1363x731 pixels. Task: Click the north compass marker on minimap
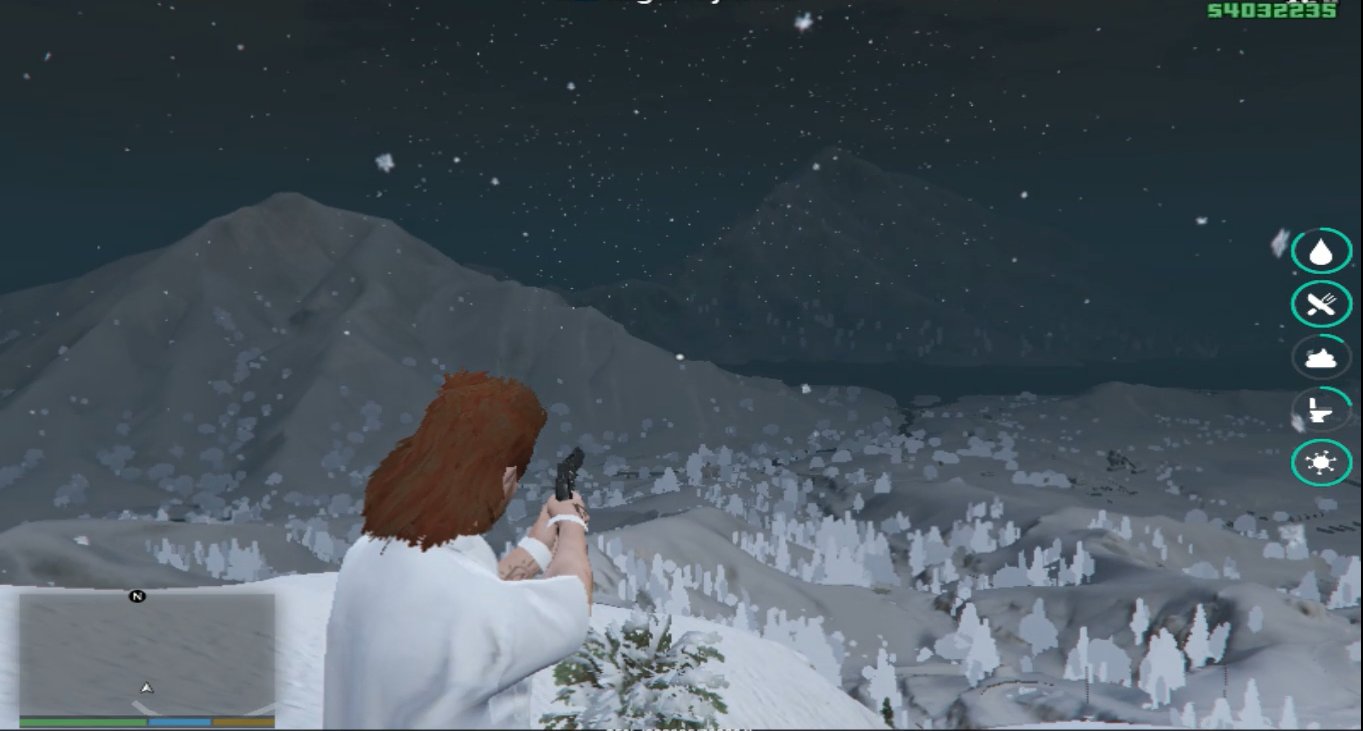point(137,596)
